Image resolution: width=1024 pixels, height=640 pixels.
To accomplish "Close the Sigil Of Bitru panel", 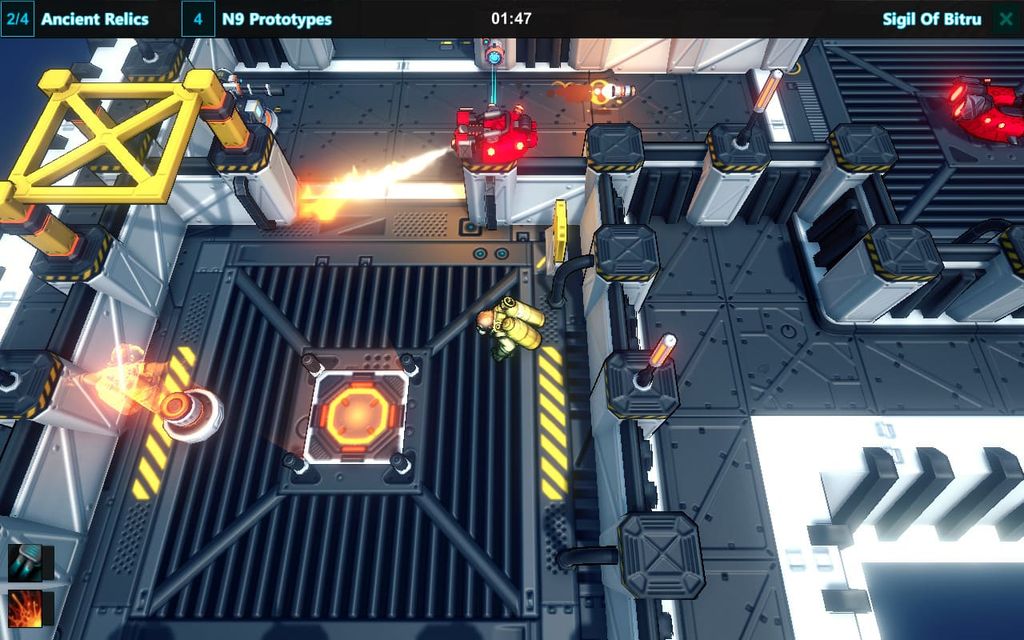I will (1005, 19).
